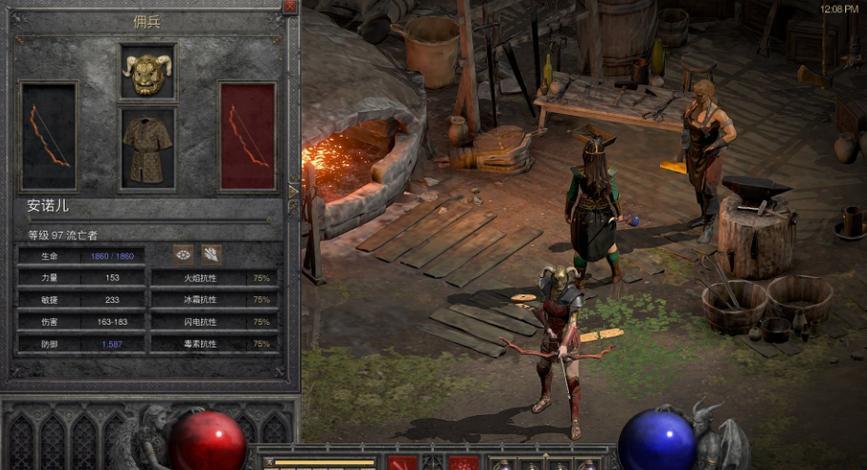Image resolution: width=867 pixels, height=470 pixels.
Task: Select the bow in the red off-hand slot
Action: (x=247, y=136)
